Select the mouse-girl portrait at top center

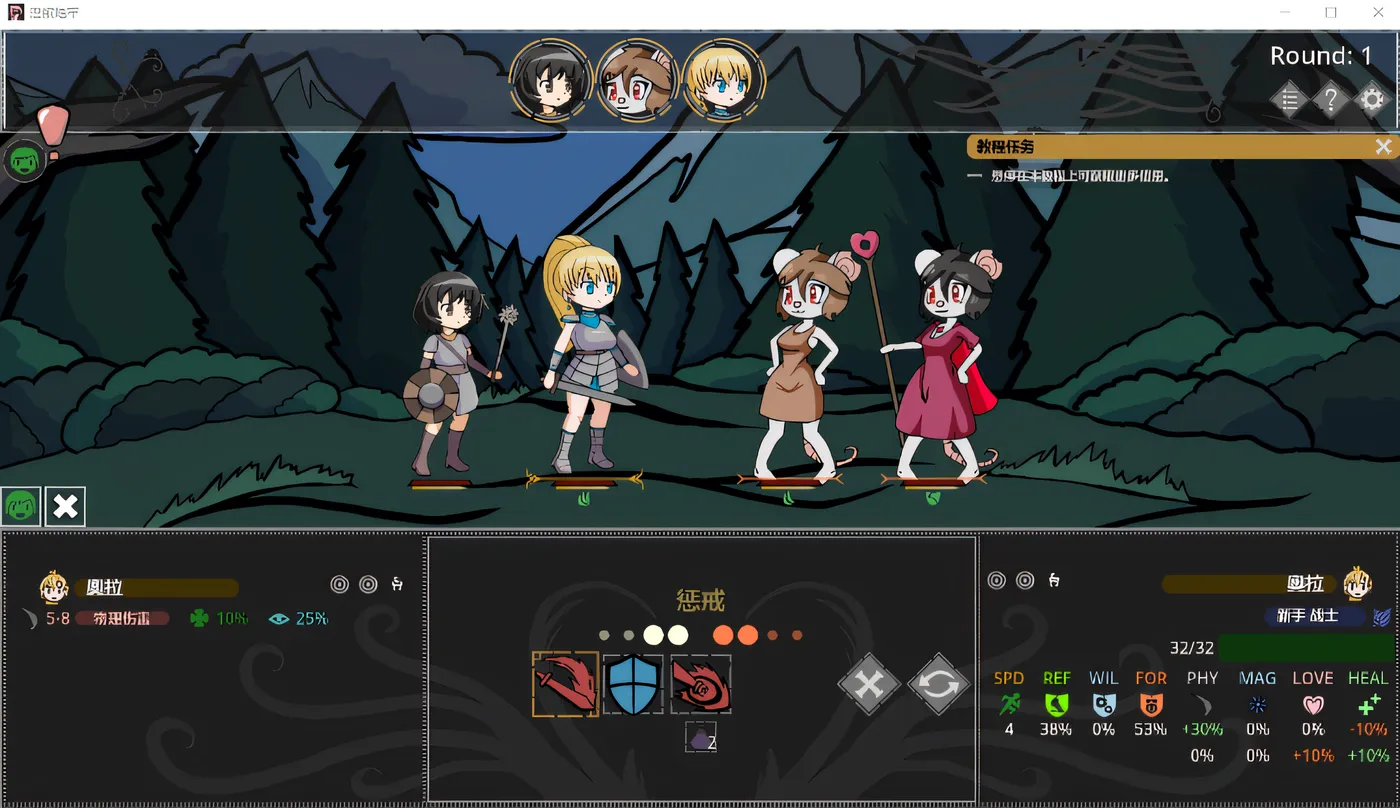click(637, 80)
